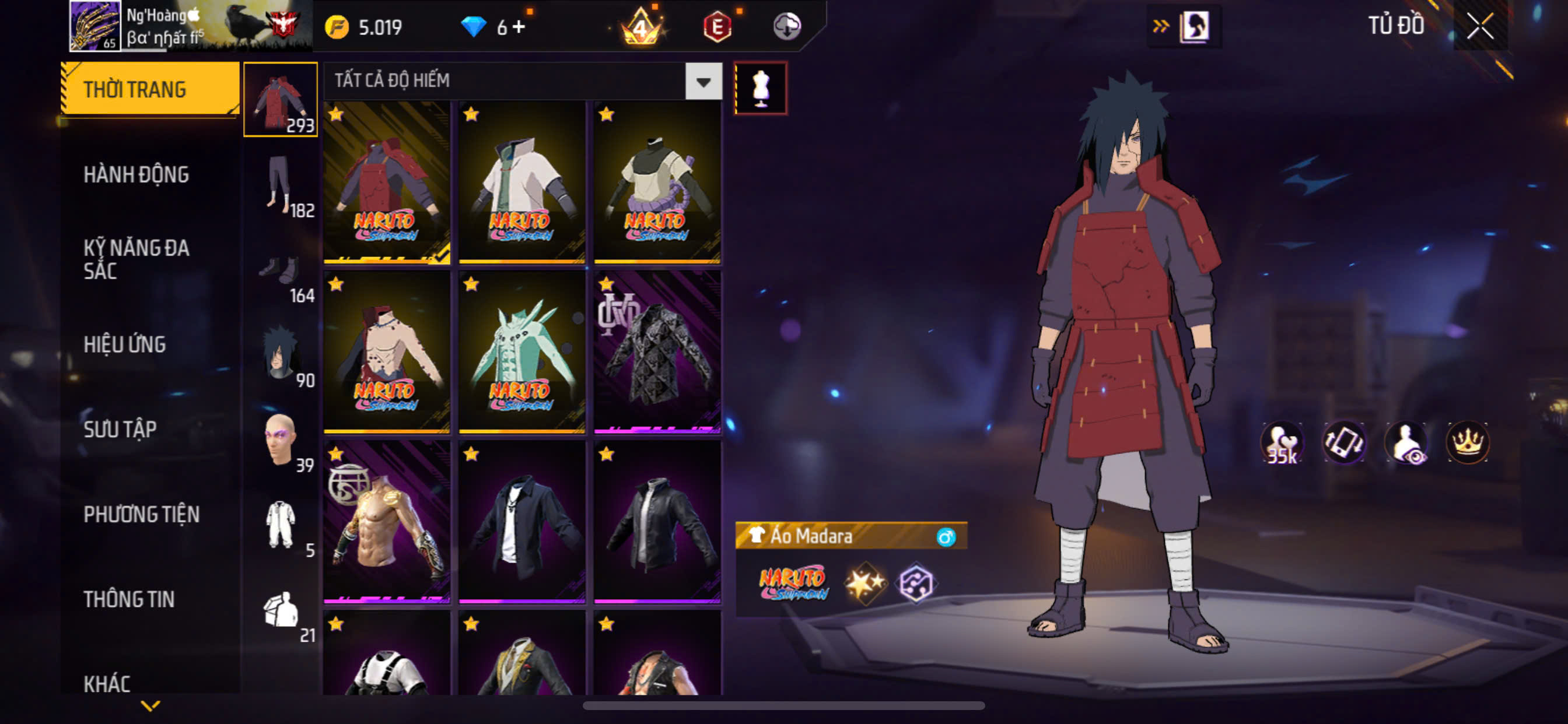The height and width of the screenshot is (724, 1568).
Task: Open the rarity filter dropdown
Action: [703, 81]
